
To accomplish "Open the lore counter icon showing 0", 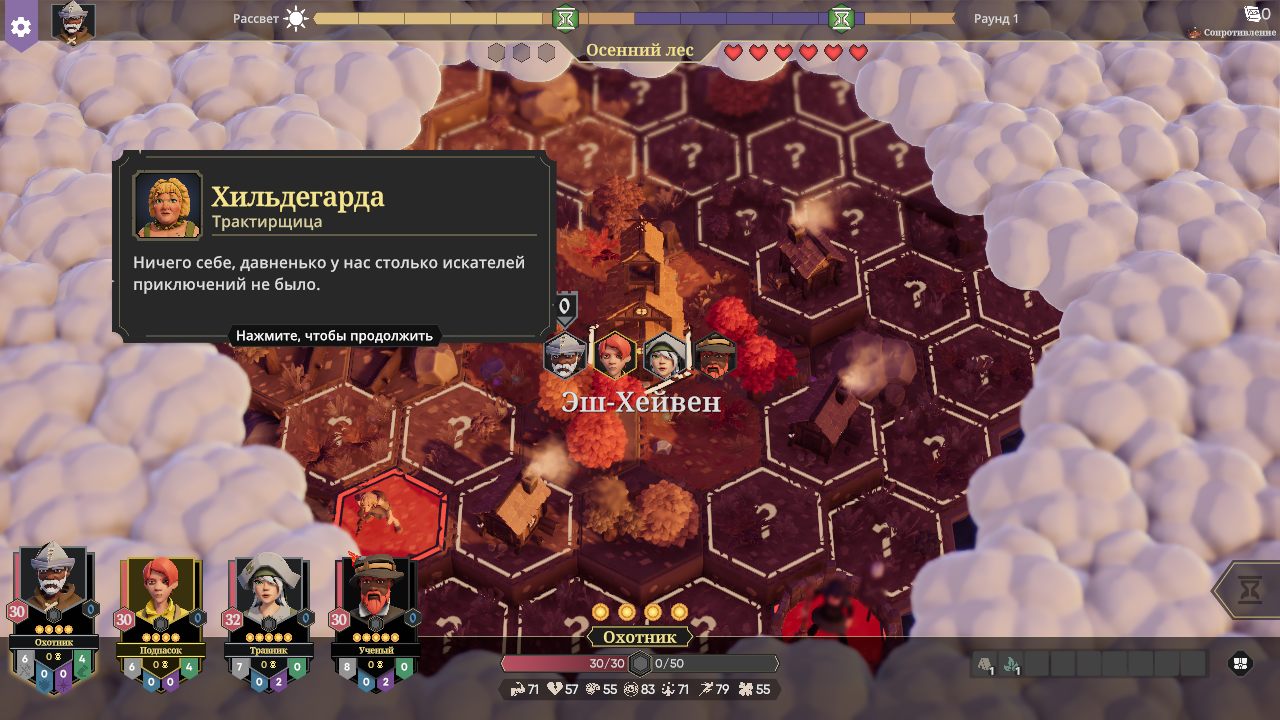I will tap(1257, 13).
